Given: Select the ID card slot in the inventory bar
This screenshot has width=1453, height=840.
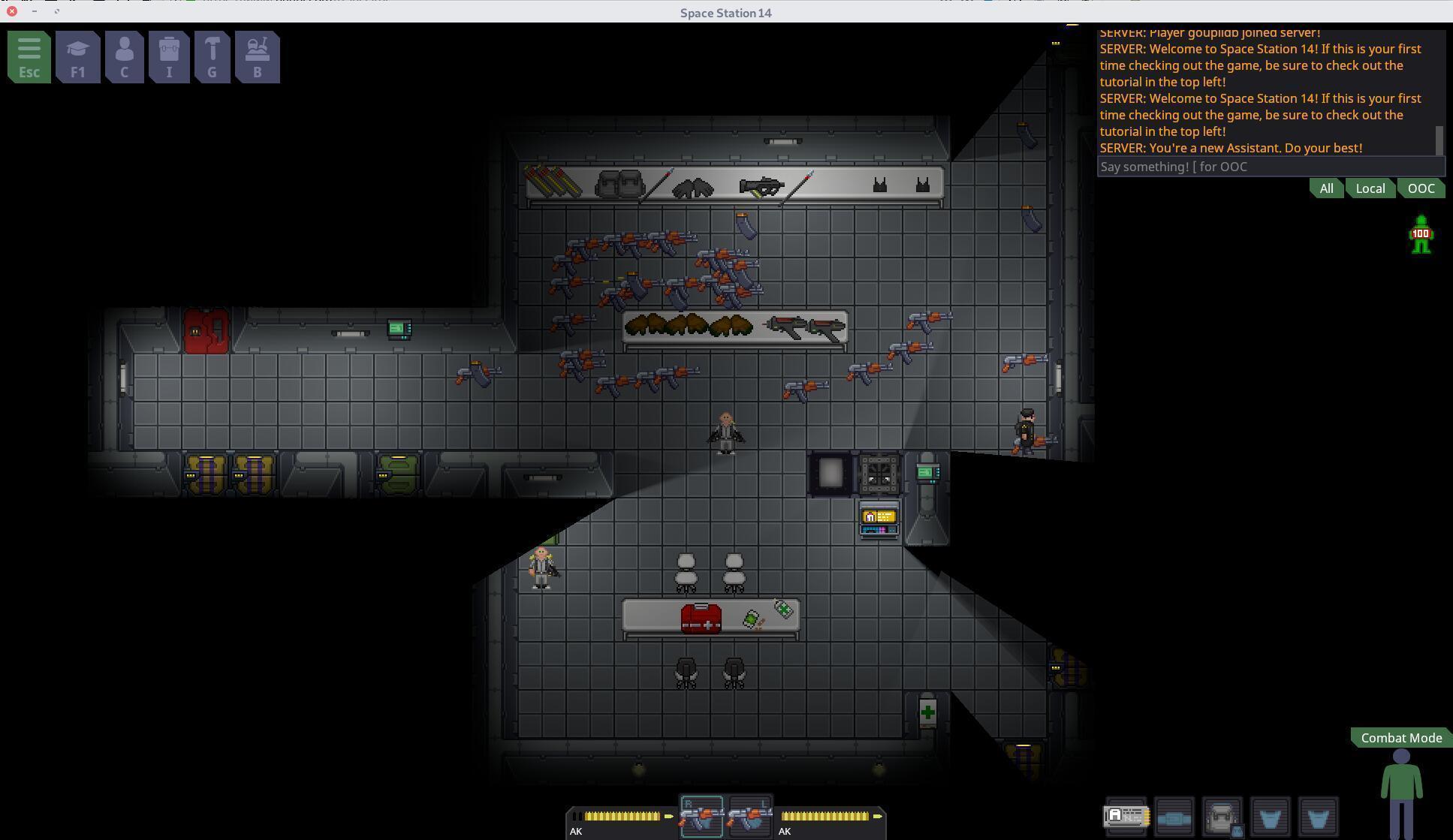Looking at the screenshot, I should click(x=1125, y=817).
